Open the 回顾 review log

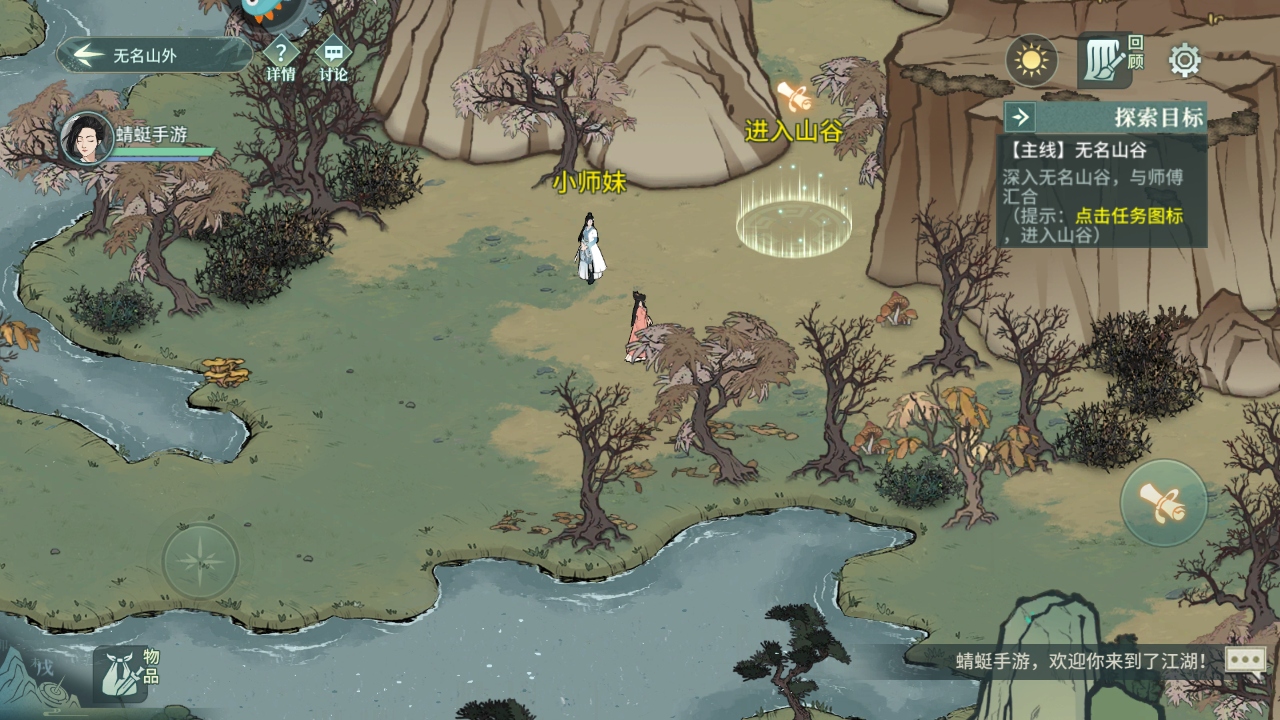tap(1109, 60)
